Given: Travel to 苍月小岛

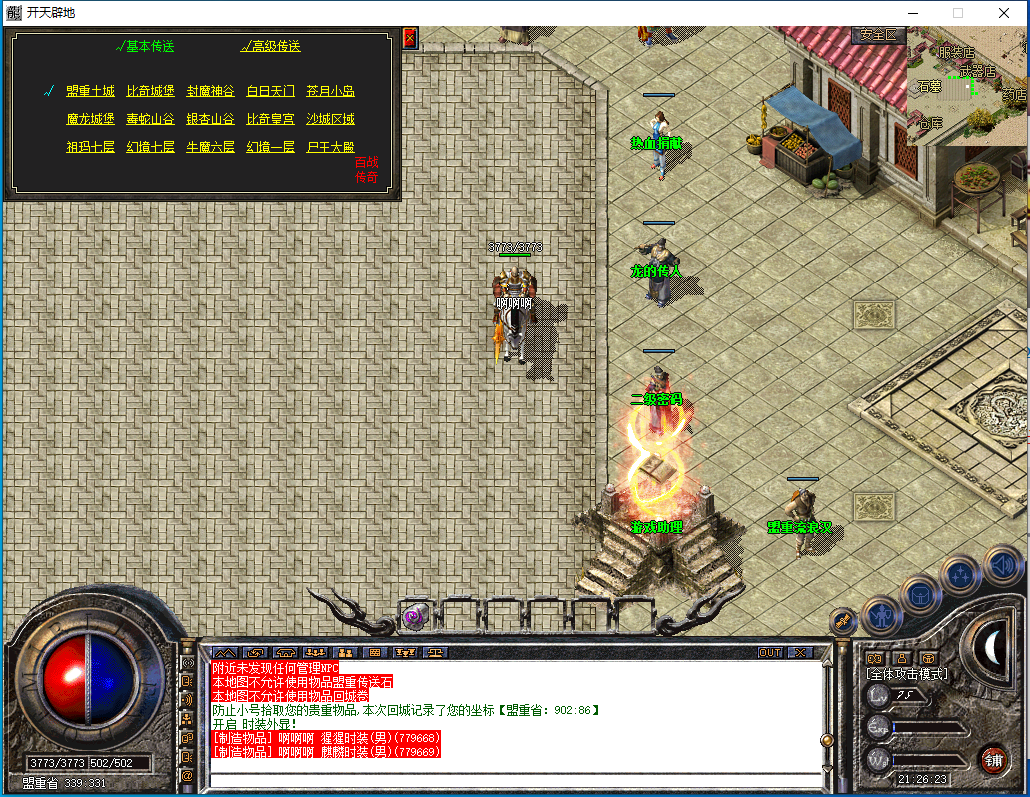Looking at the screenshot, I should pyautogui.click(x=330, y=91).
